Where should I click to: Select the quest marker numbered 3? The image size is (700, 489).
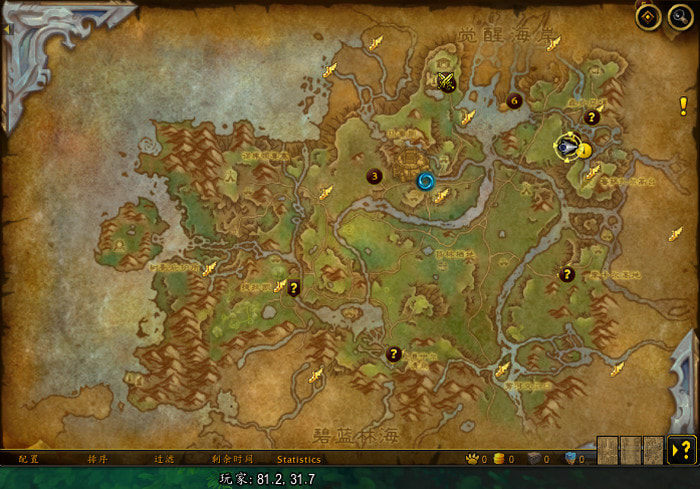tap(375, 177)
